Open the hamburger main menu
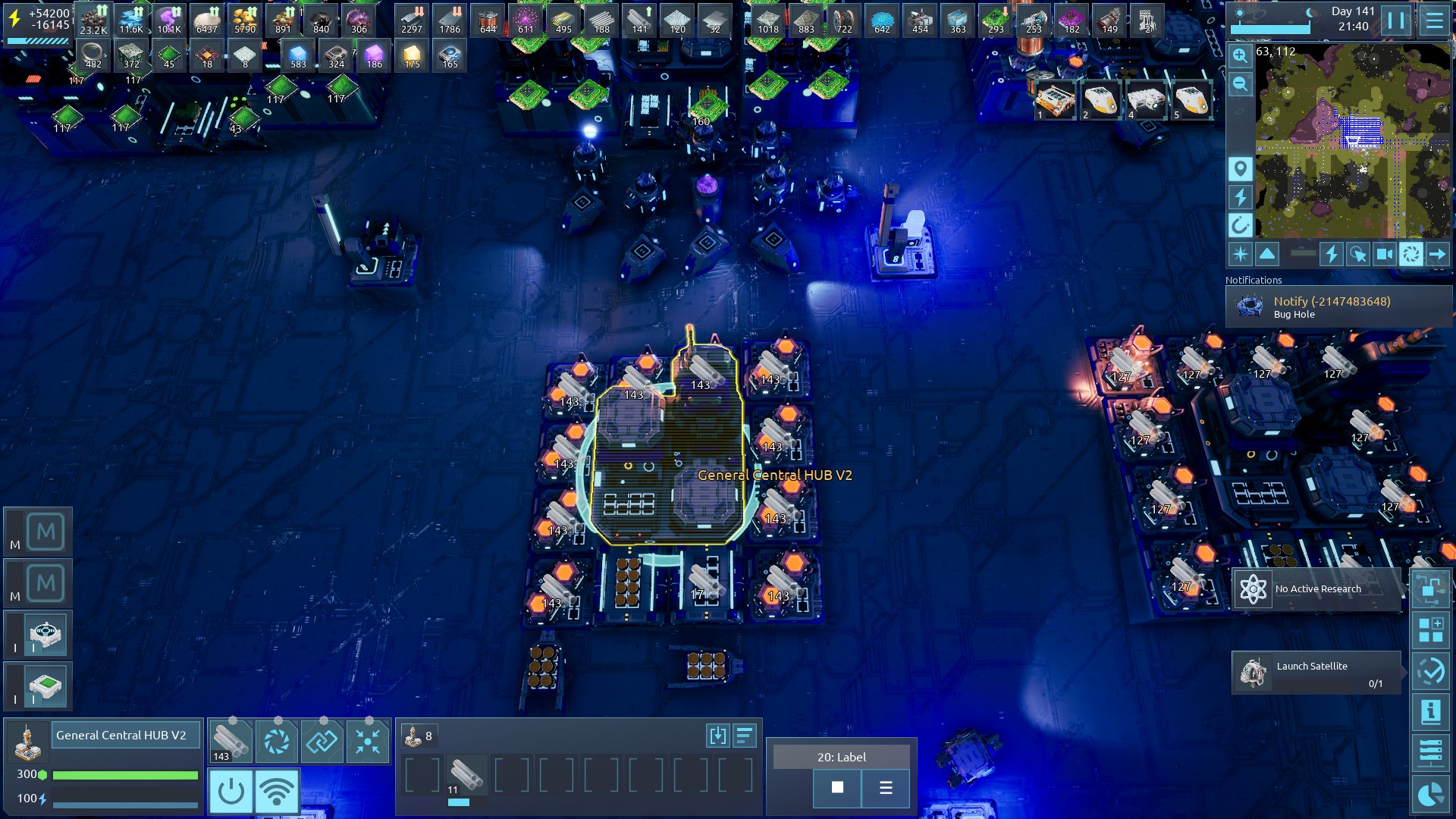Screen dimensions: 1456x819 point(1433,20)
